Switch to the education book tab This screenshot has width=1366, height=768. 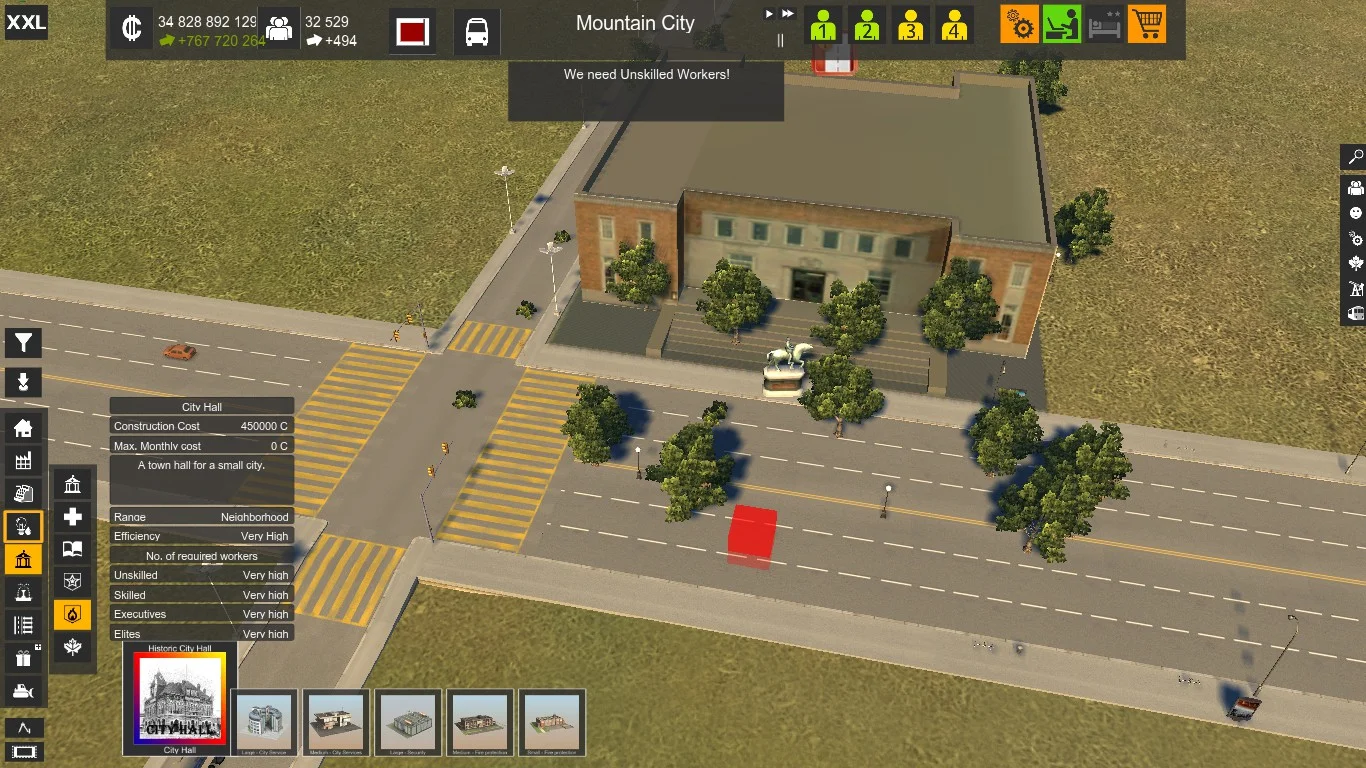point(73,549)
